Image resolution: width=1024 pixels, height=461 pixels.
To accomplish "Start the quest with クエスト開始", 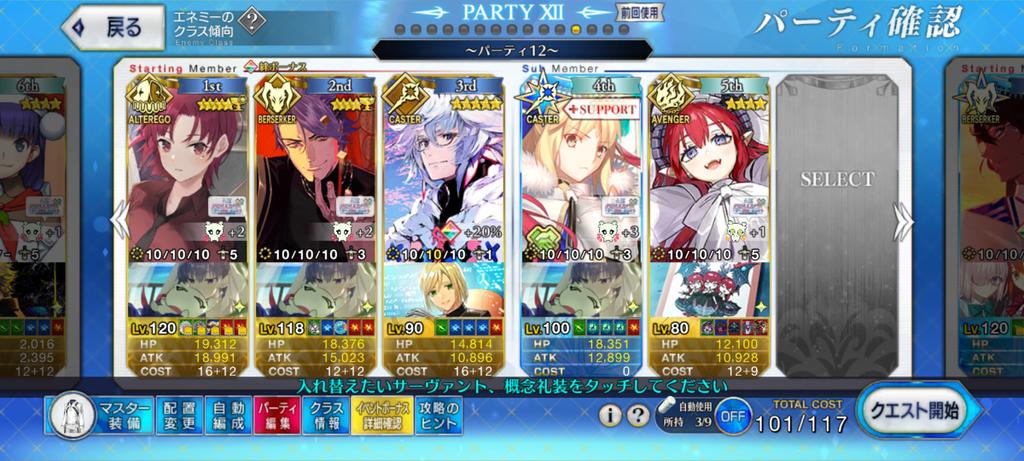I will 913,411.
